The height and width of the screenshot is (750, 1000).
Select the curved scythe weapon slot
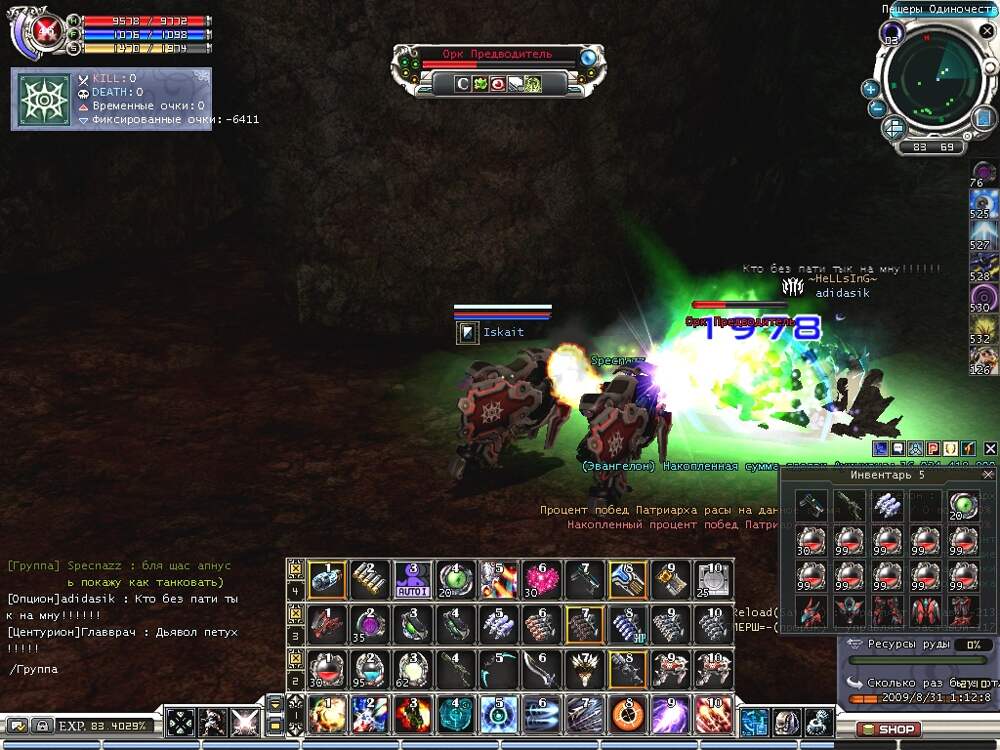(498, 668)
